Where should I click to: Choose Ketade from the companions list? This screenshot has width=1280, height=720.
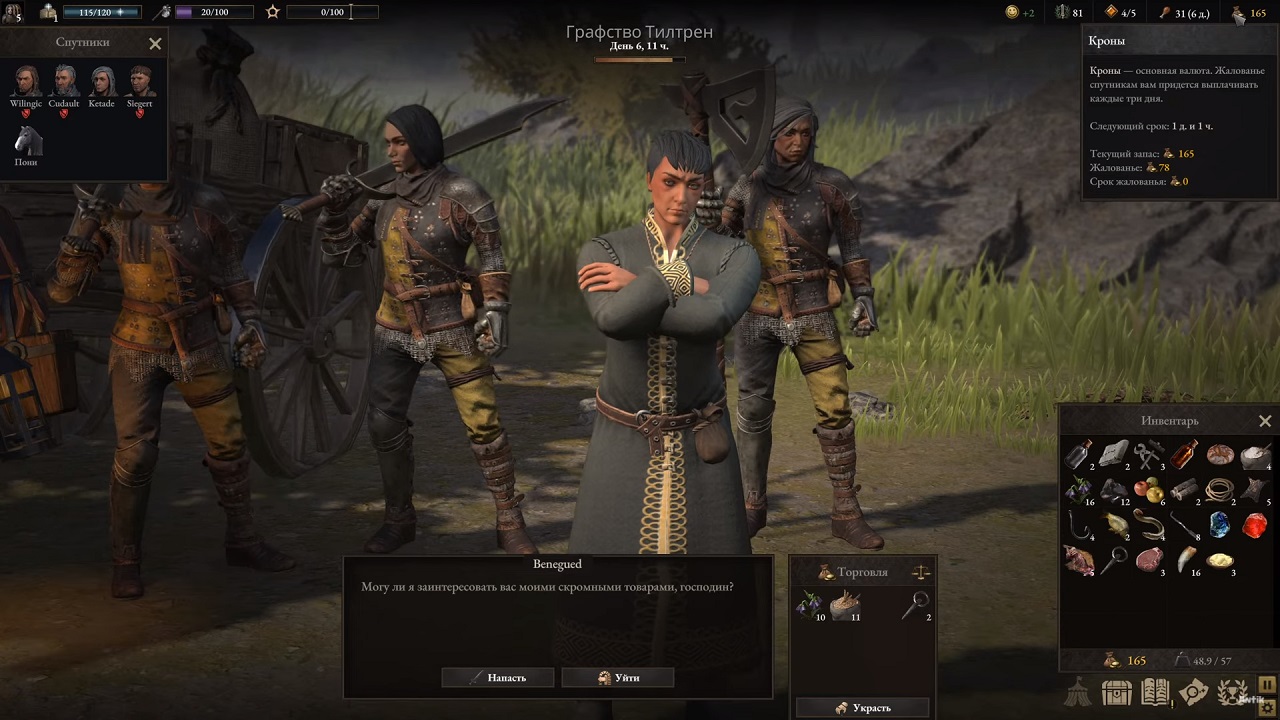[102, 81]
